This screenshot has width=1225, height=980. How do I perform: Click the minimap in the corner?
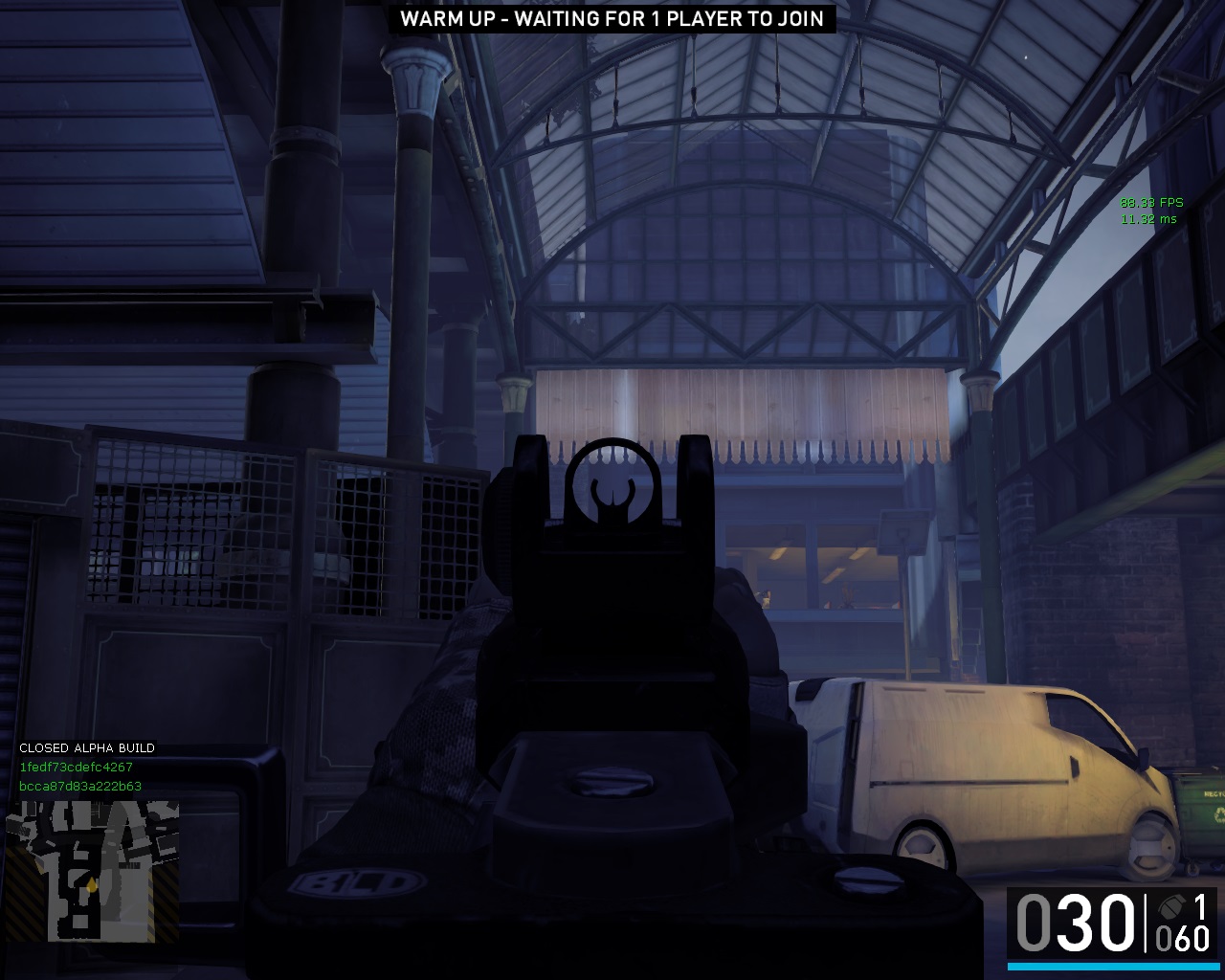(92, 871)
